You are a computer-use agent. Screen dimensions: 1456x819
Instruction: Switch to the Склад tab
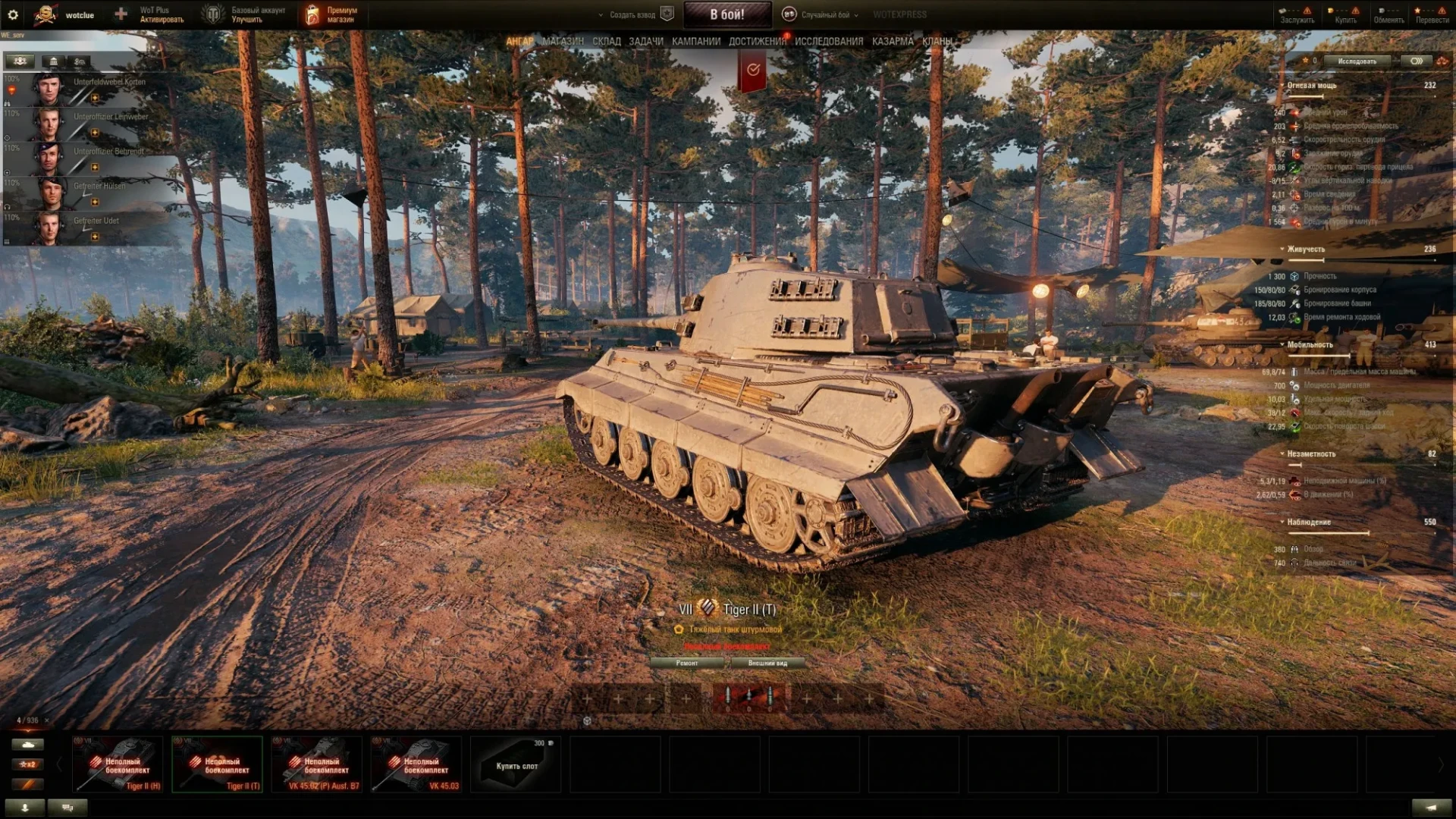pos(606,41)
